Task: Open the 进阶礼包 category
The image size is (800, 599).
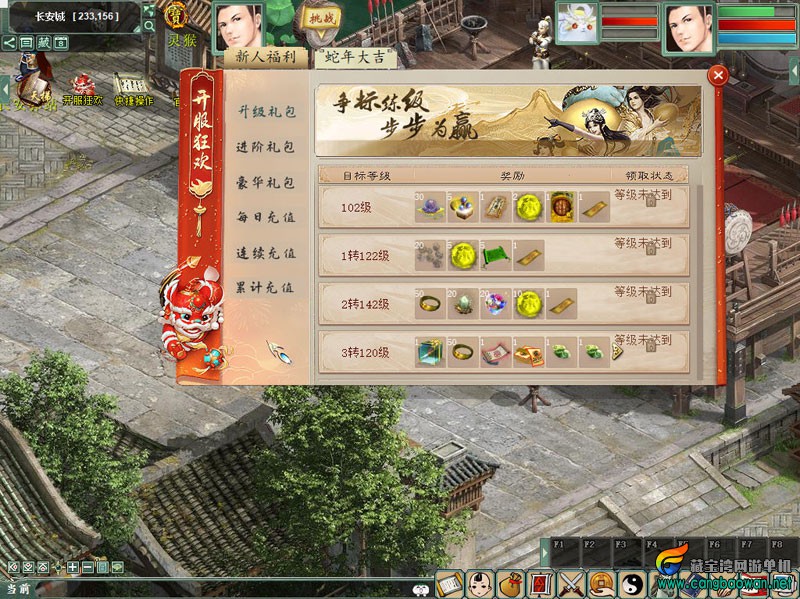Action: pos(265,147)
